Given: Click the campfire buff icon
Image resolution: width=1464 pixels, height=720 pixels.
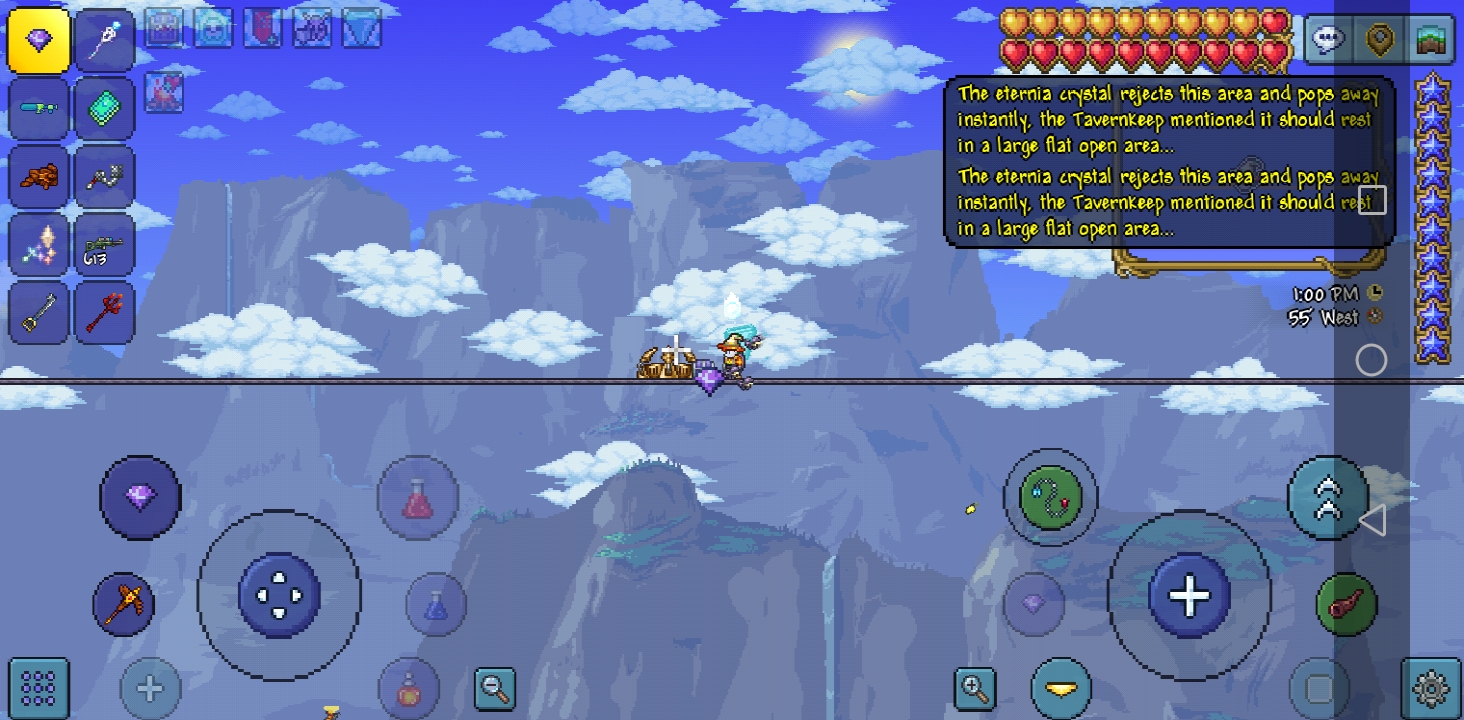Looking at the screenshot, I should point(164,92).
